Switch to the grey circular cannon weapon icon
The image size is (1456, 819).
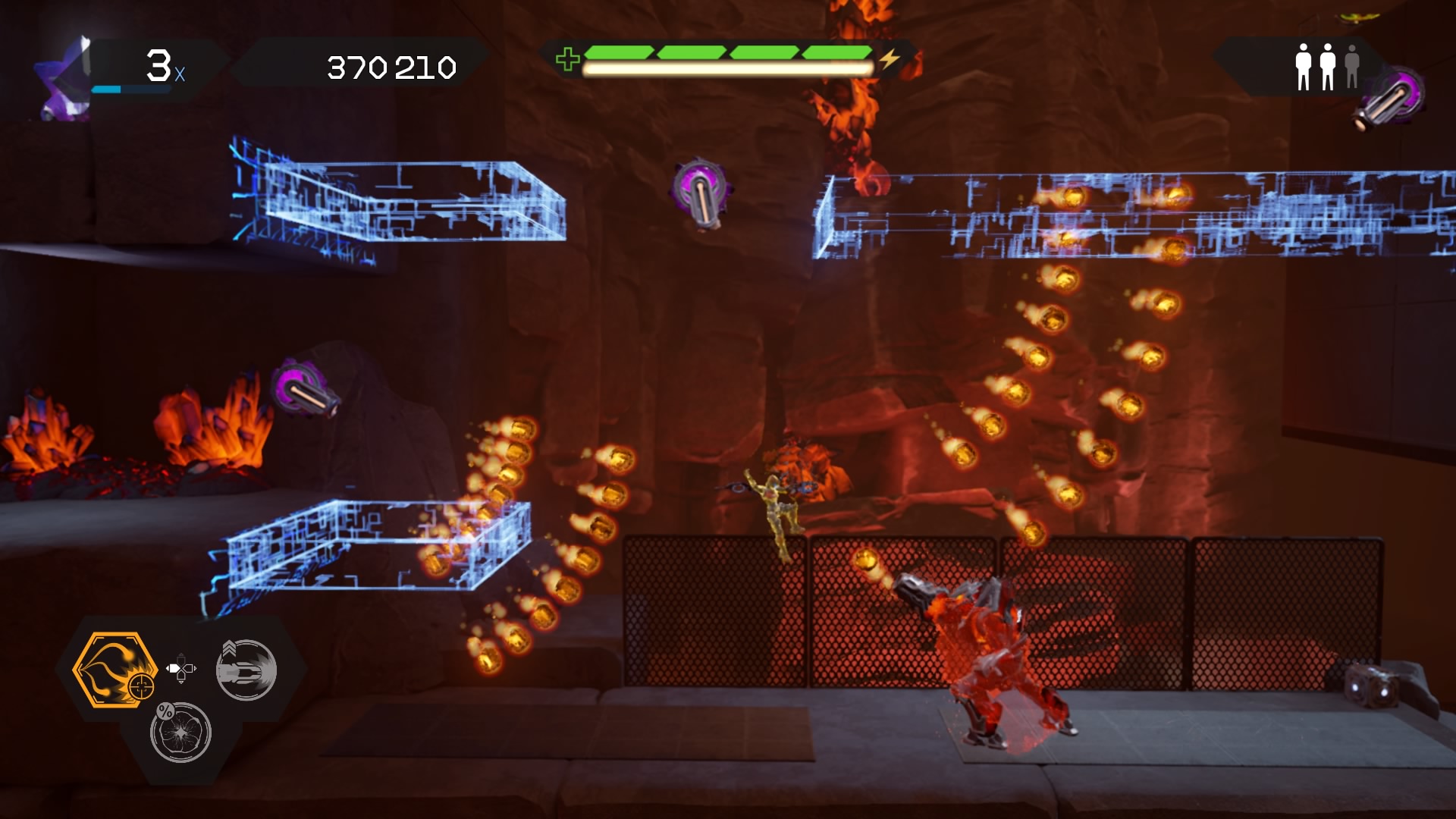point(246,670)
